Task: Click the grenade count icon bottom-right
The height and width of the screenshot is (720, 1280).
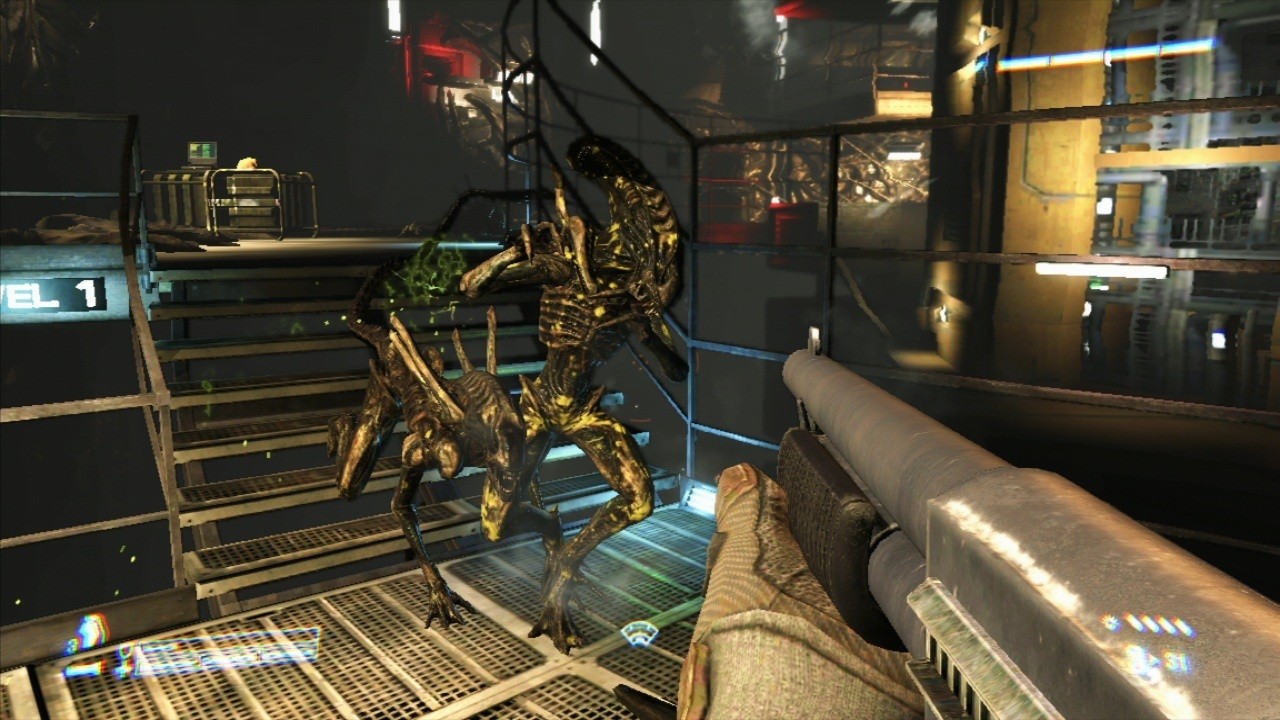Action: tap(1109, 621)
